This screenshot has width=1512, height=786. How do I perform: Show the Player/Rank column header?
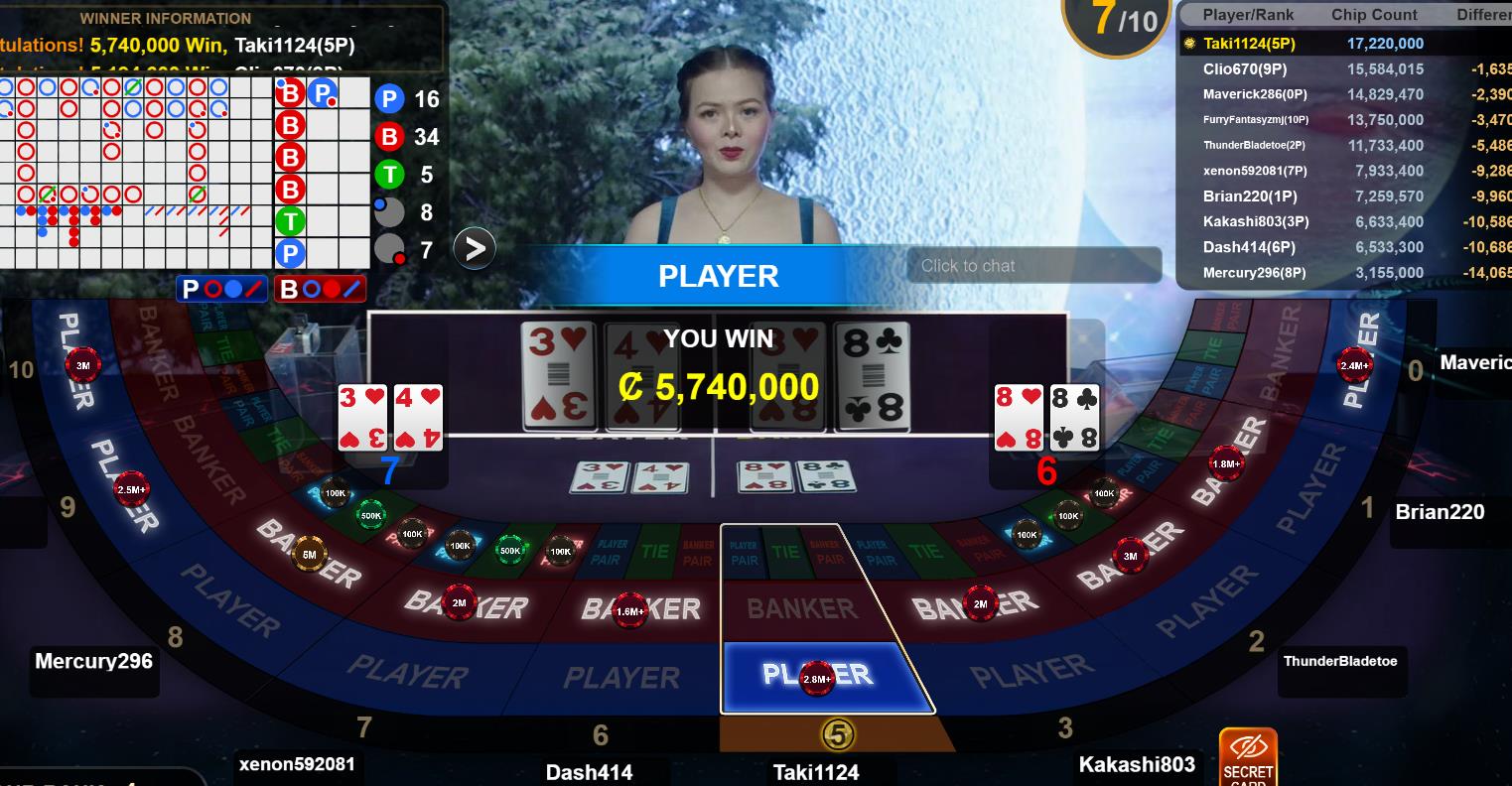point(1248,15)
